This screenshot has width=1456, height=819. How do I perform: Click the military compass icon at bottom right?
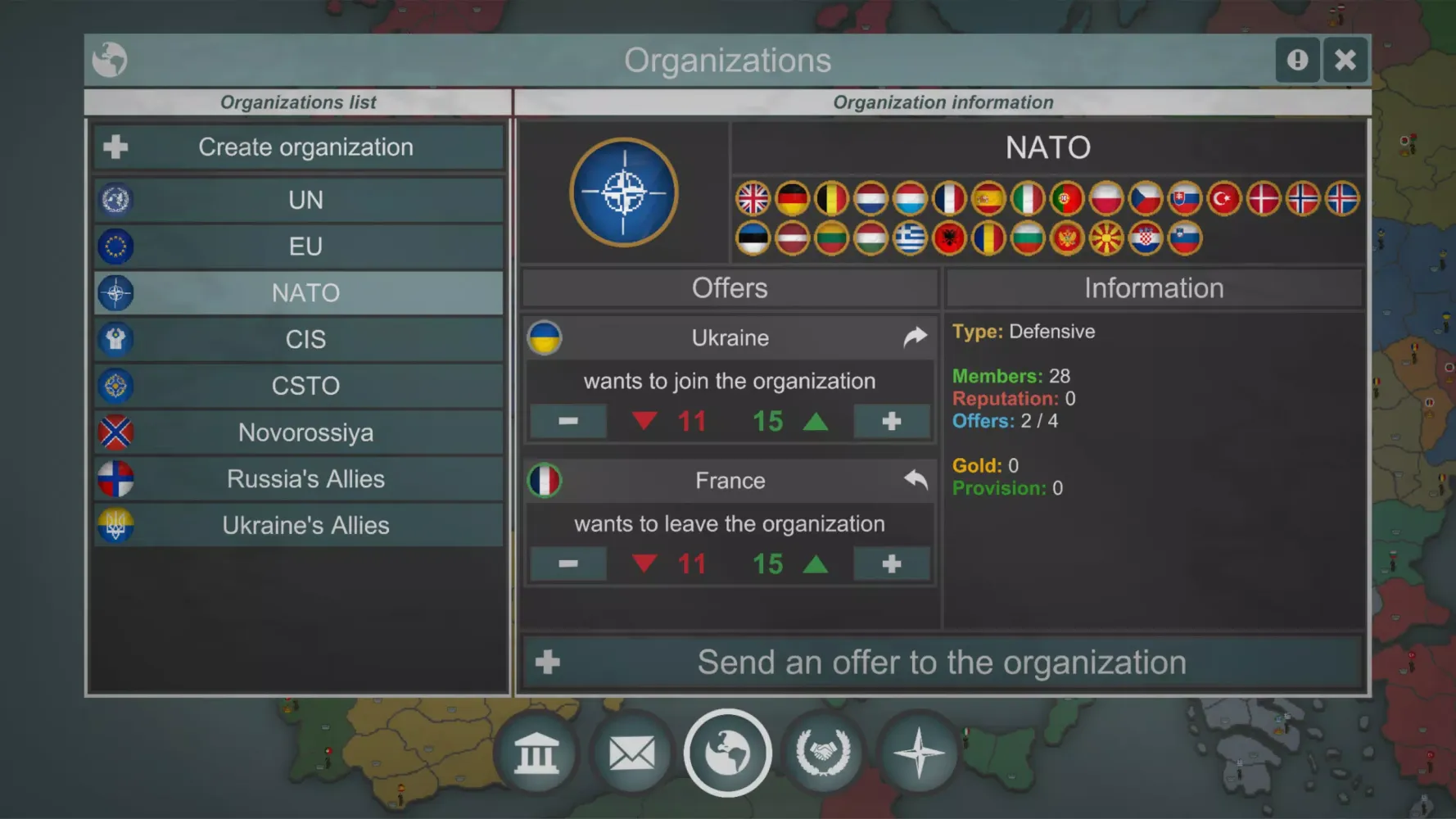tap(919, 753)
